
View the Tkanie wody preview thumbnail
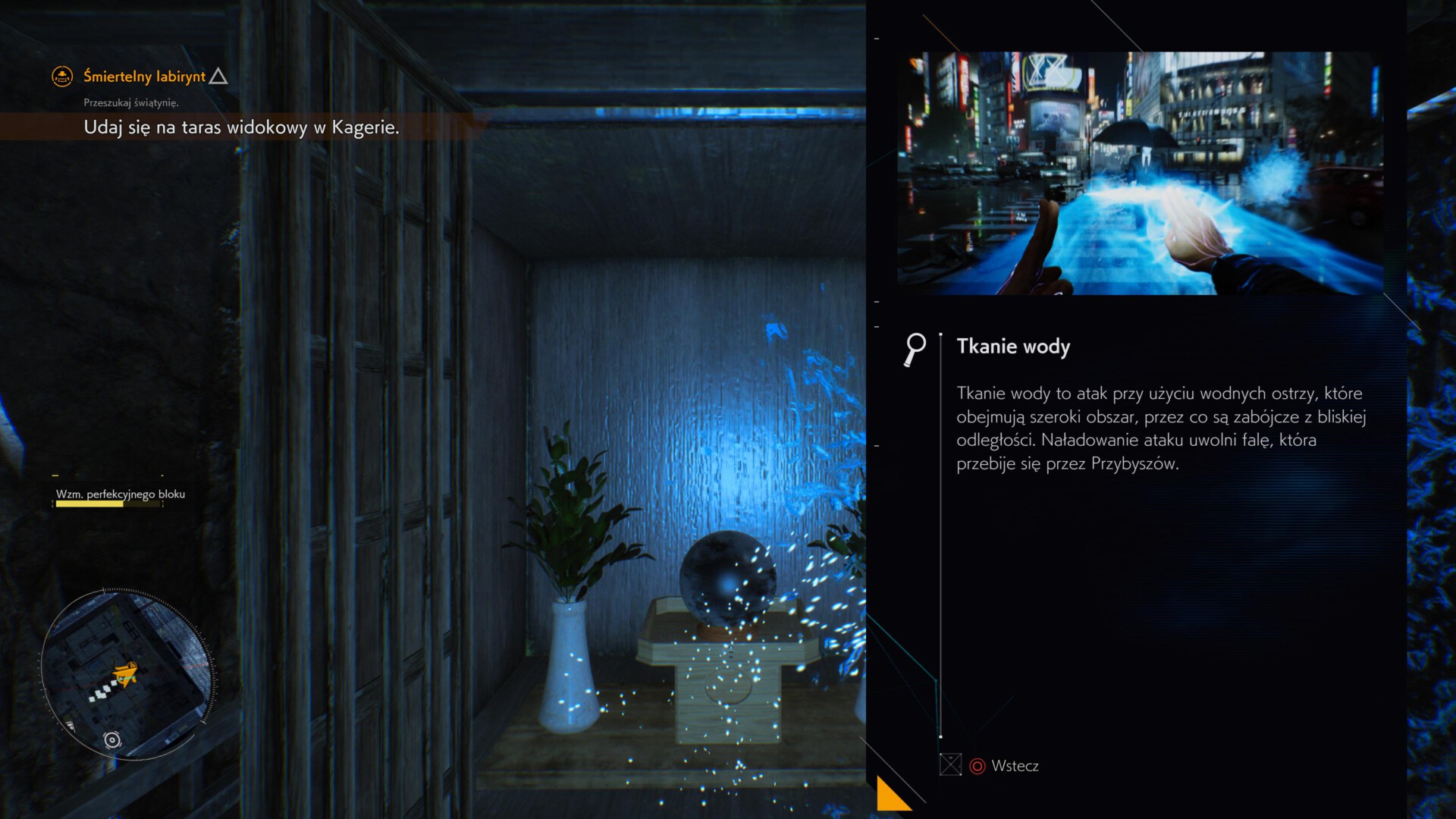[1139, 173]
